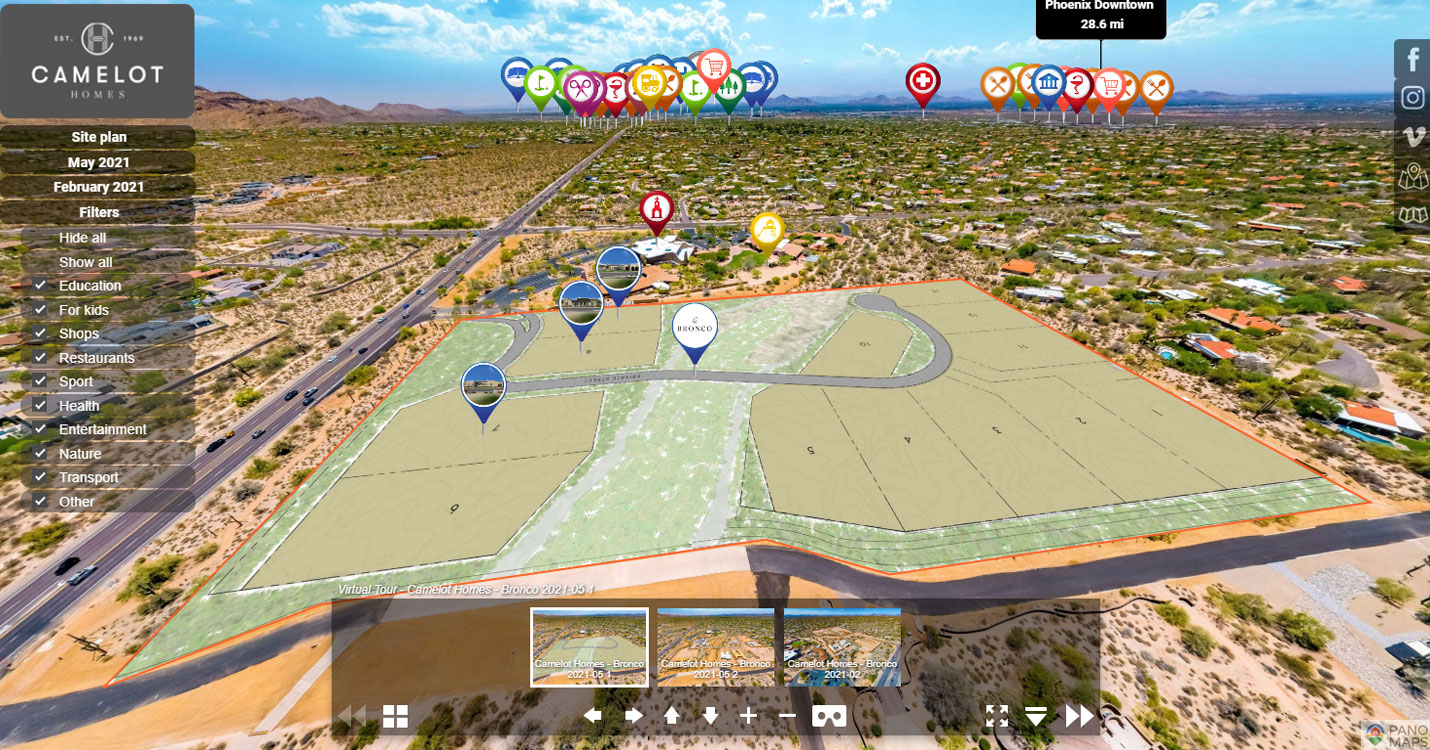Screen dimensions: 1430x750
Task: Zoom in using the plus icon
Action: (x=749, y=716)
